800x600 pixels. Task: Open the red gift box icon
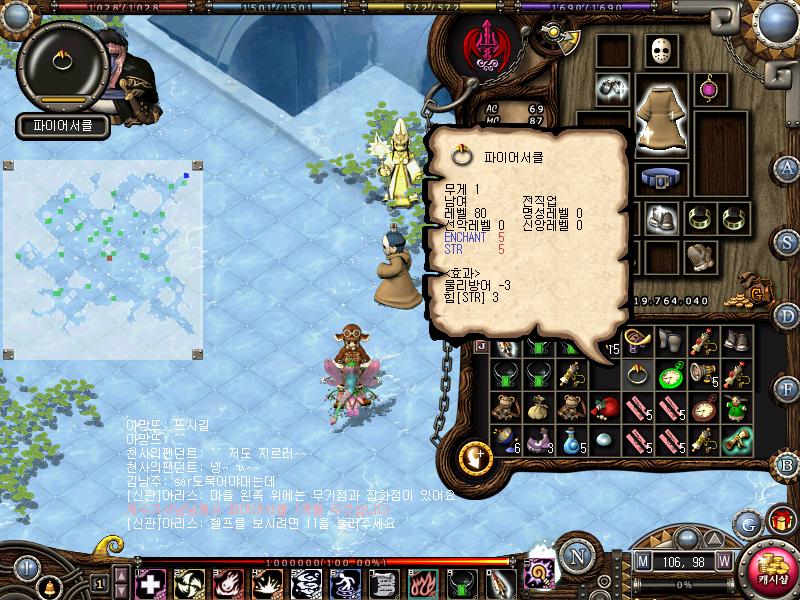click(779, 522)
